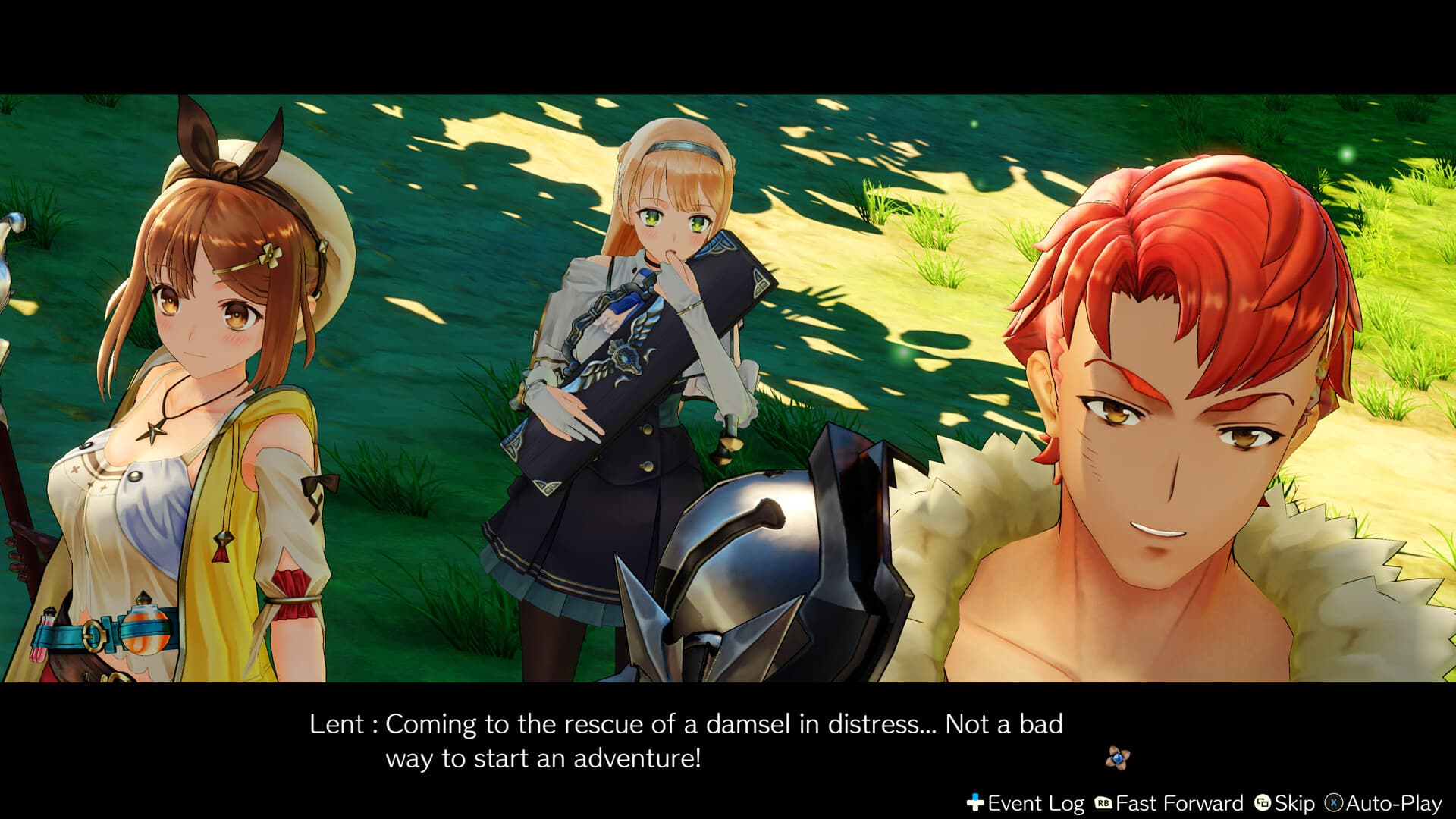Image resolution: width=1456 pixels, height=819 pixels.
Task: Toggle Skip to bypass this event scene
Action: 1295,801
